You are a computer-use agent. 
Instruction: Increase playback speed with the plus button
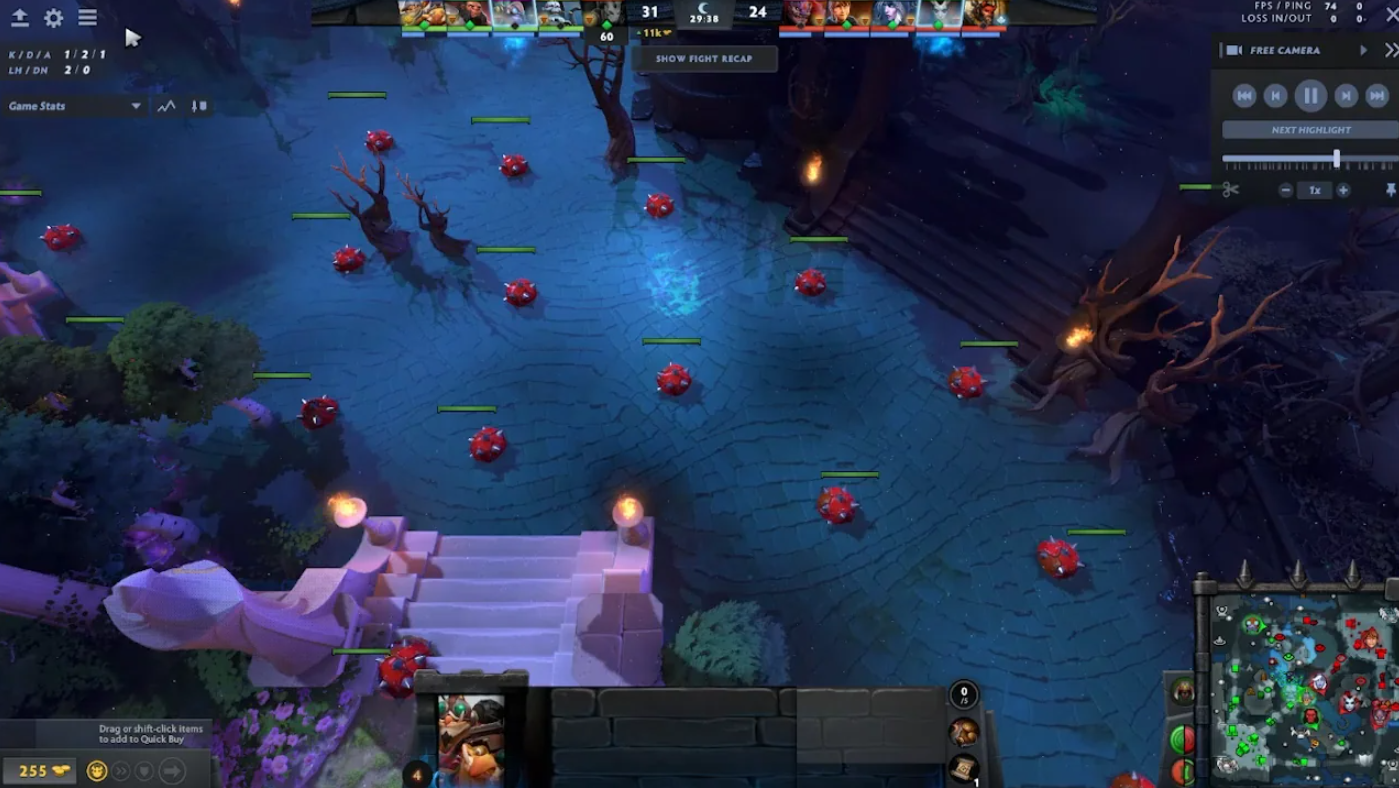(x=1343, y=190)
